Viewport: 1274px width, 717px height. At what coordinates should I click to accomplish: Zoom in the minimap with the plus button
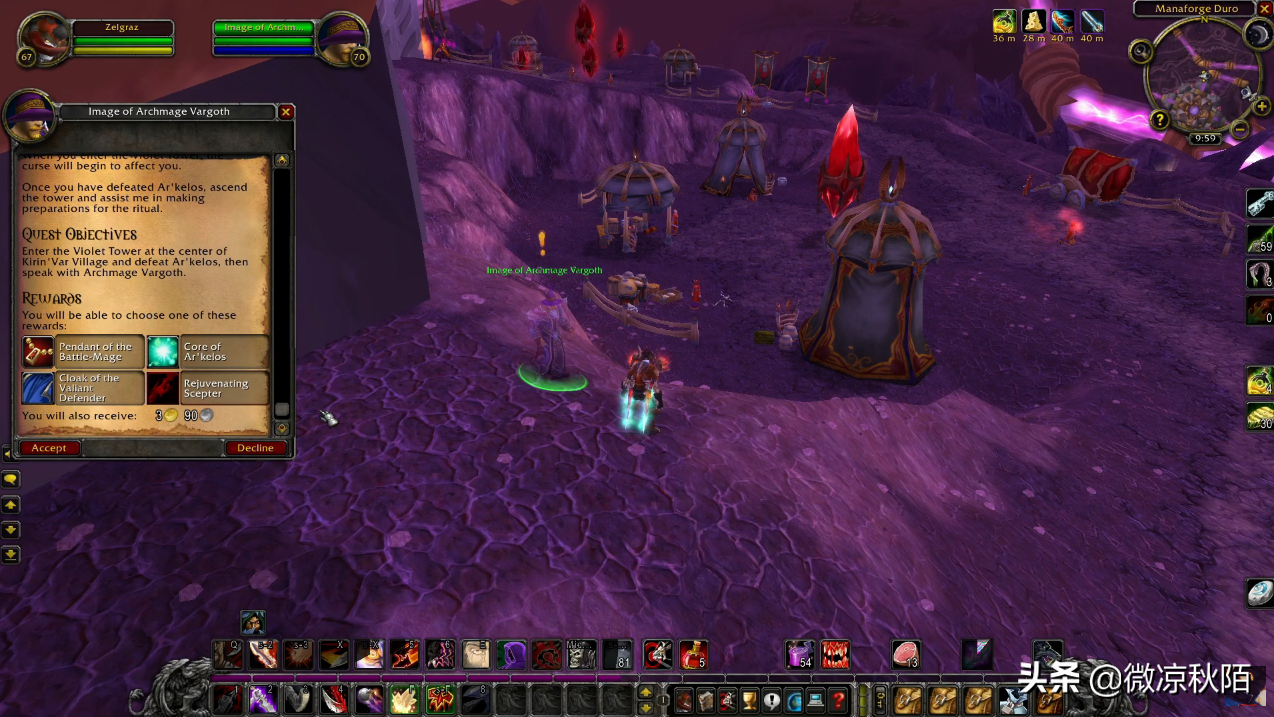pos(1262,107)
